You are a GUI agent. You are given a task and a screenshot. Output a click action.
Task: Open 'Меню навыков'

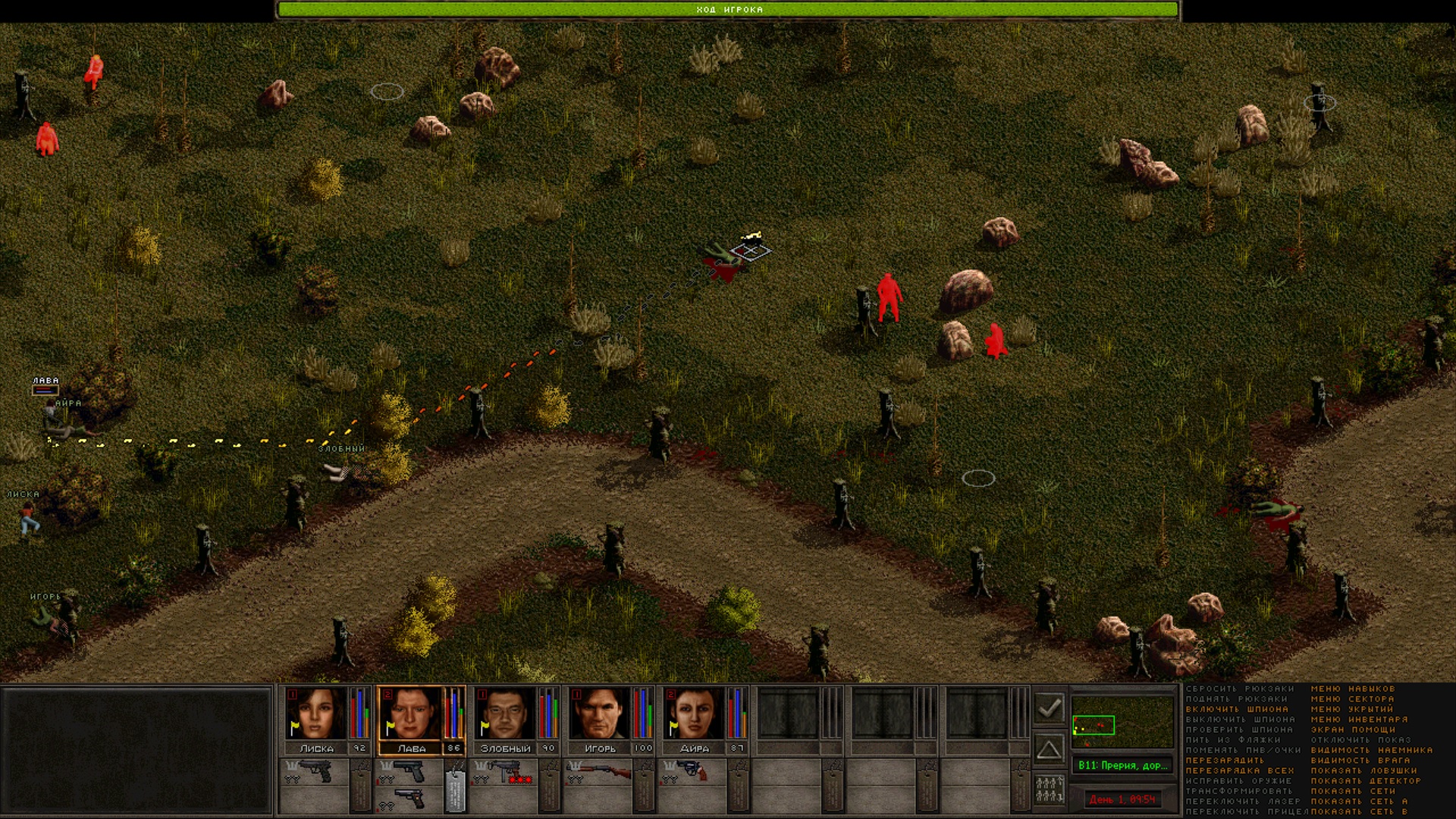click(x=1353, y=689)
